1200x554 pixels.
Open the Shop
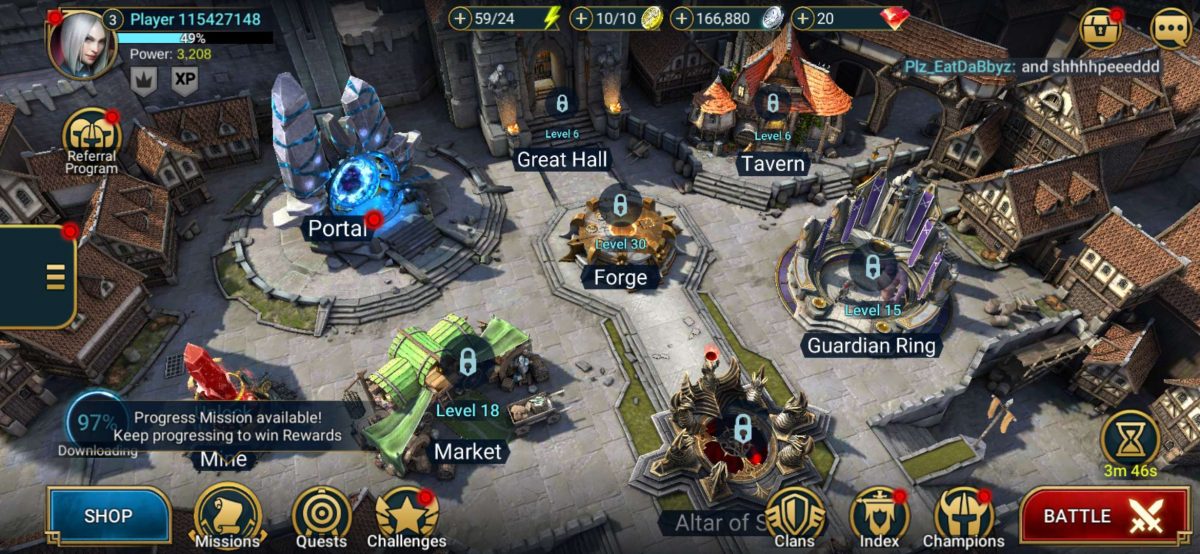coord(108,516)
